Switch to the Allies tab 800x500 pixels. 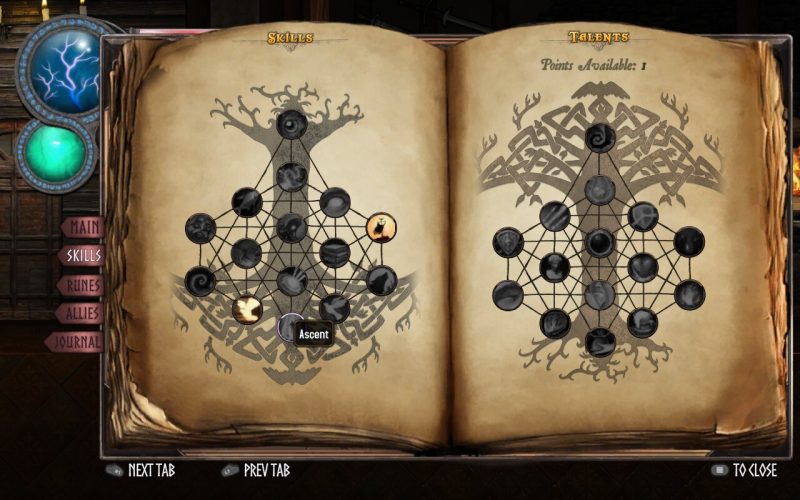click(x=80, y=314)
